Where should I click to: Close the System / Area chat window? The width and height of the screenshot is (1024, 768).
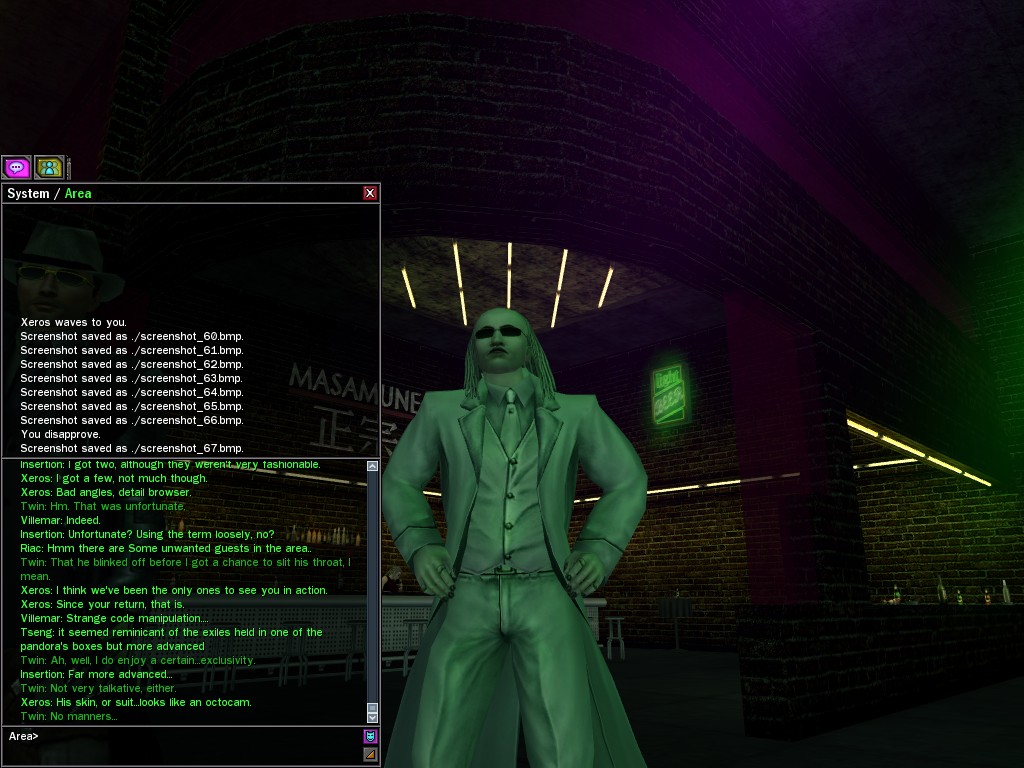(x=370, y=193)
